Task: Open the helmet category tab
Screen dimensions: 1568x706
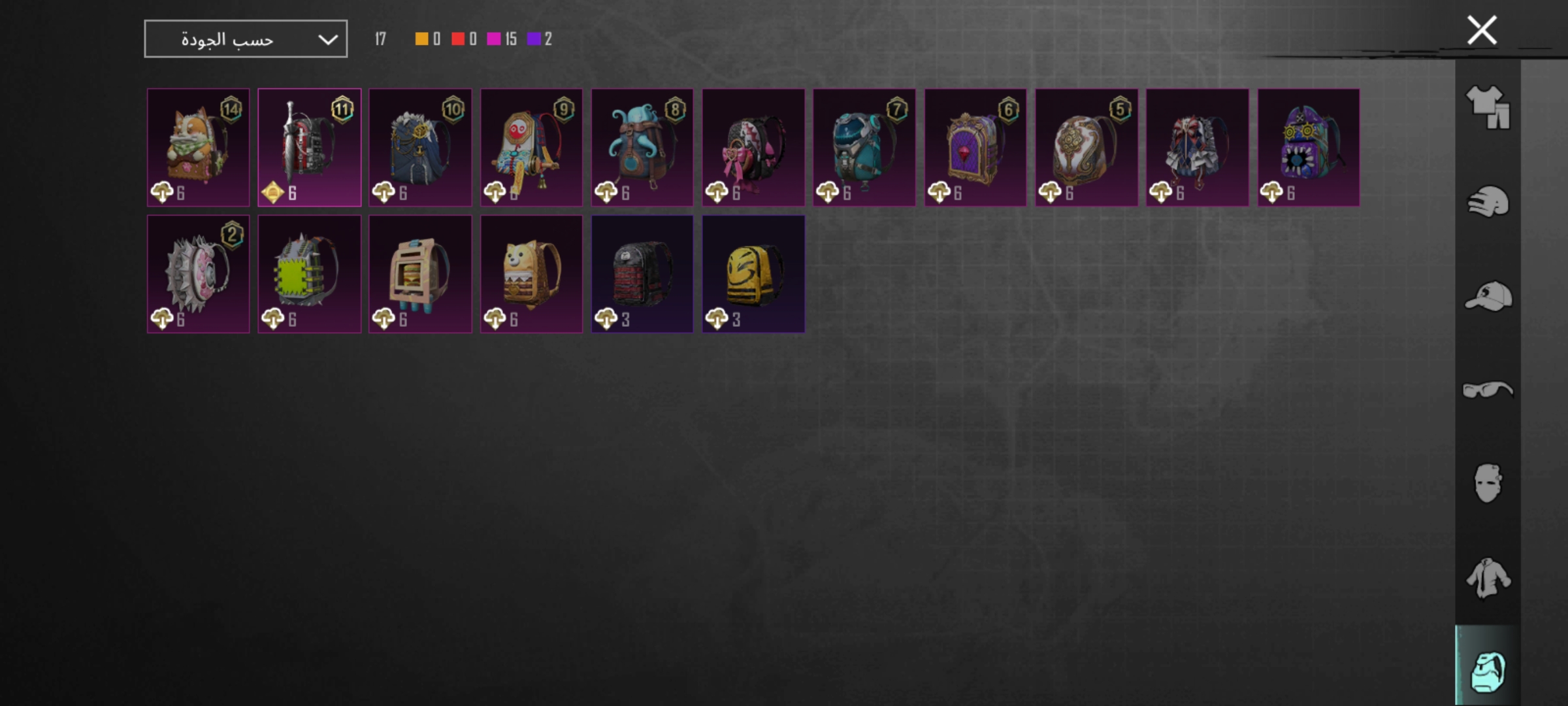Action: click(x=1488, y=201)
